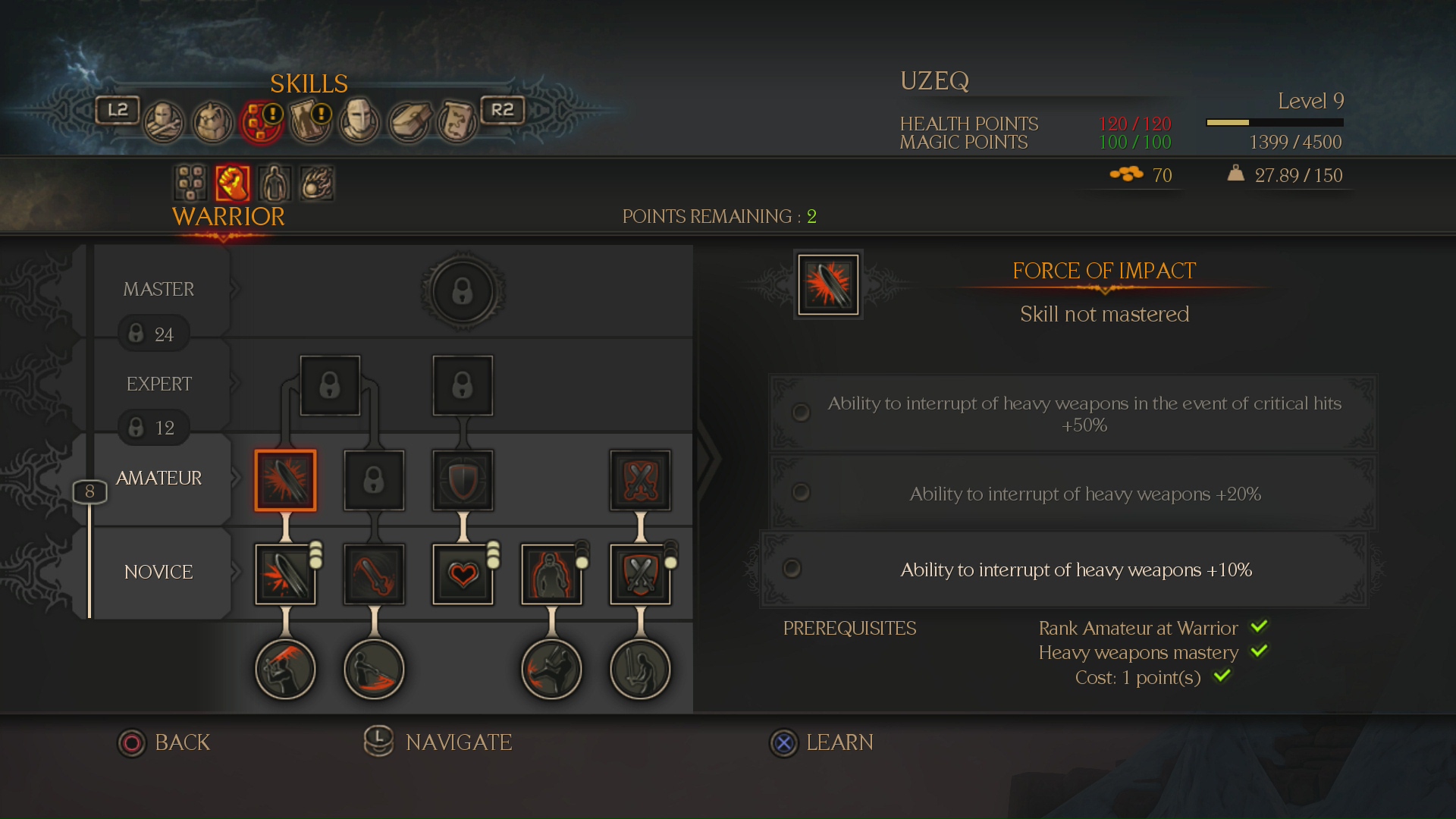
Task: Select the amateur shield skill node
Action: (463, 481)
